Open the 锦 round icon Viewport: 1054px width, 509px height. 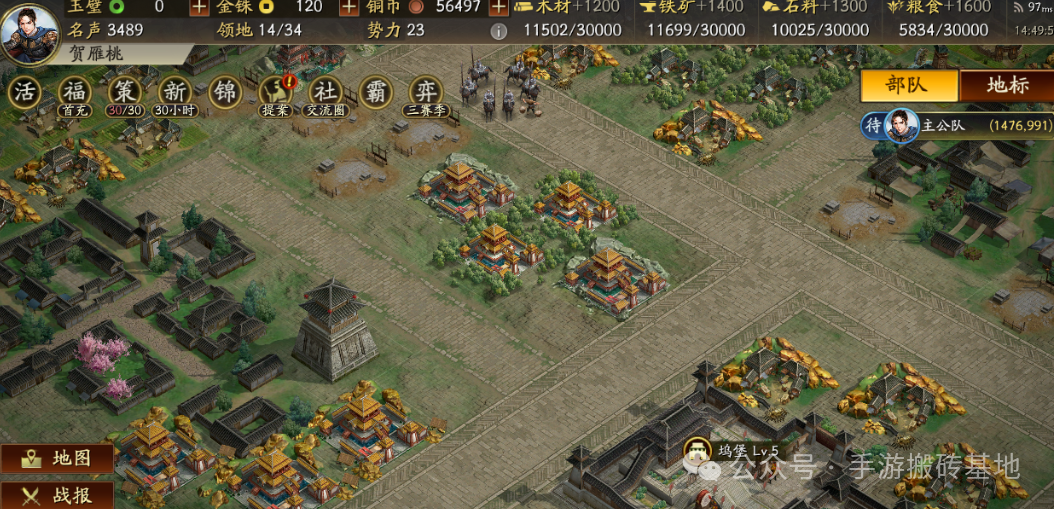[225, 92]
